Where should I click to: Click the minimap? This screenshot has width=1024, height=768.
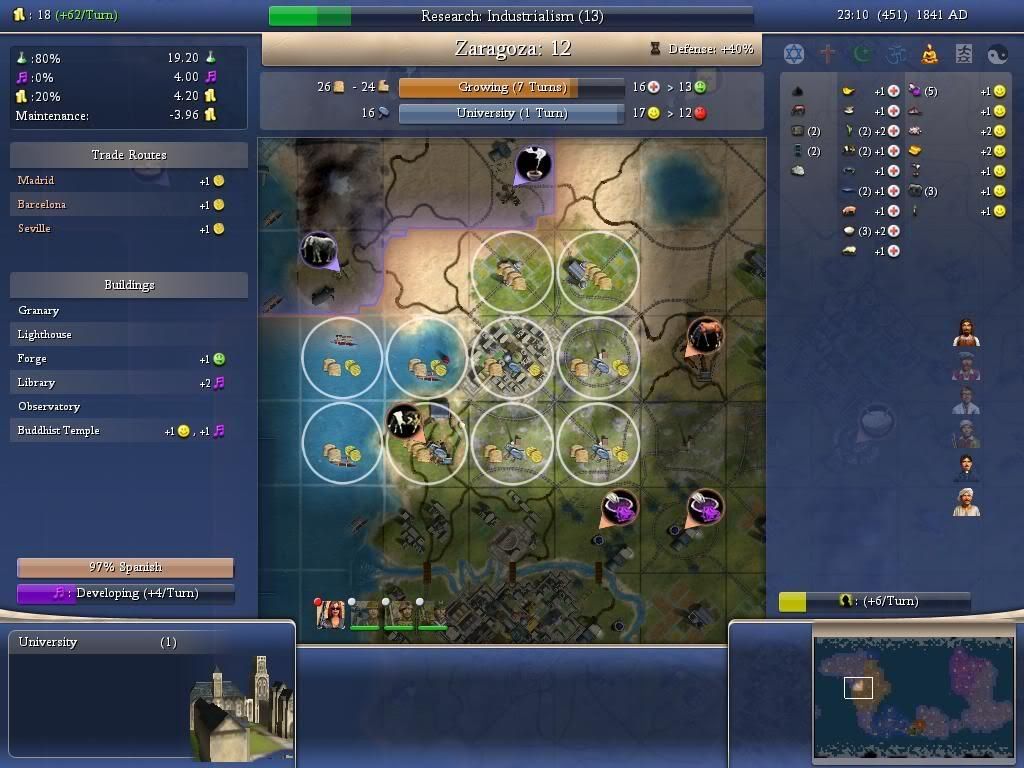[915, 692]
